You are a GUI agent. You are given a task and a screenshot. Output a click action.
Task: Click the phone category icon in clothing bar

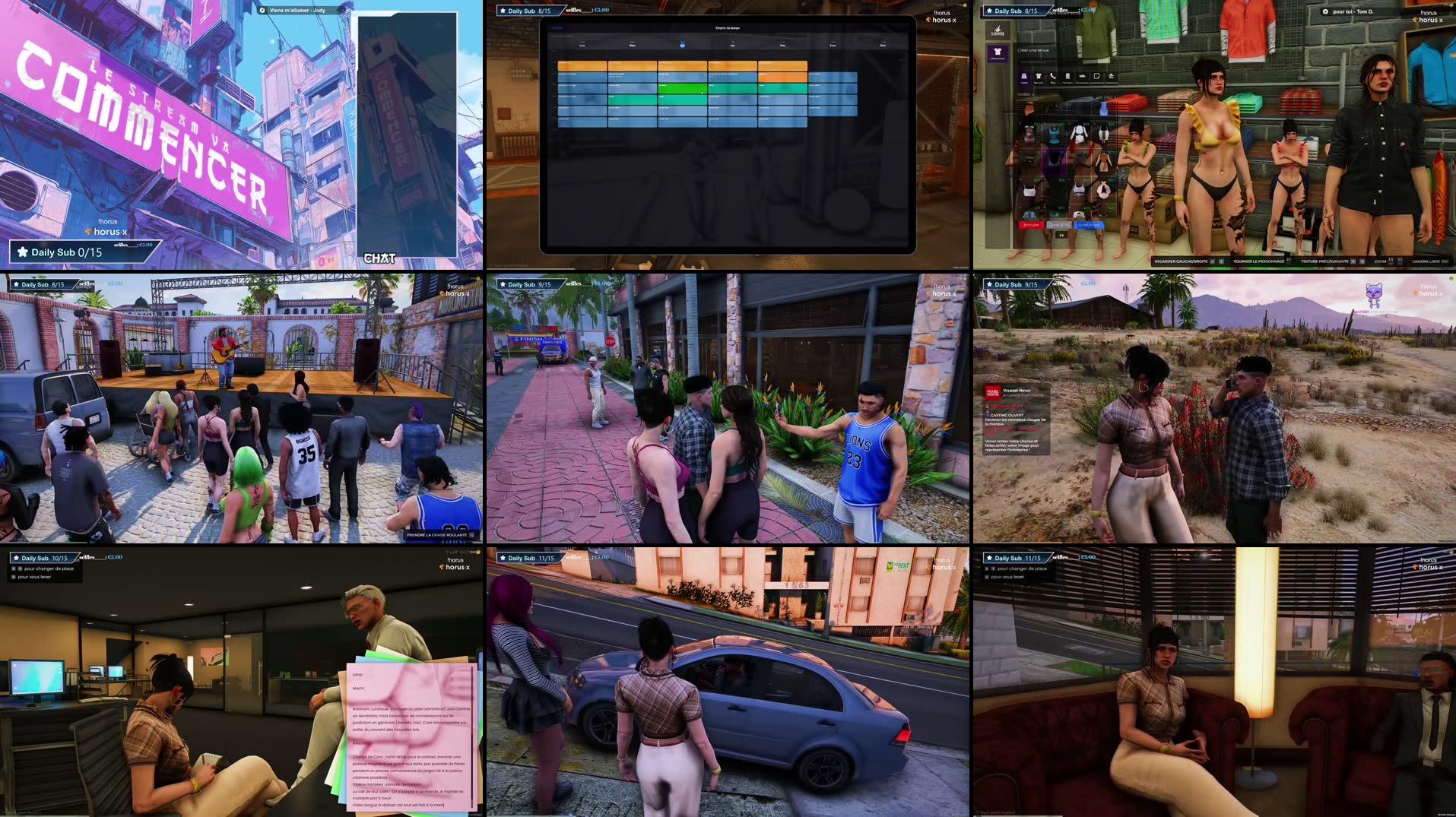tap(1052, 76)
